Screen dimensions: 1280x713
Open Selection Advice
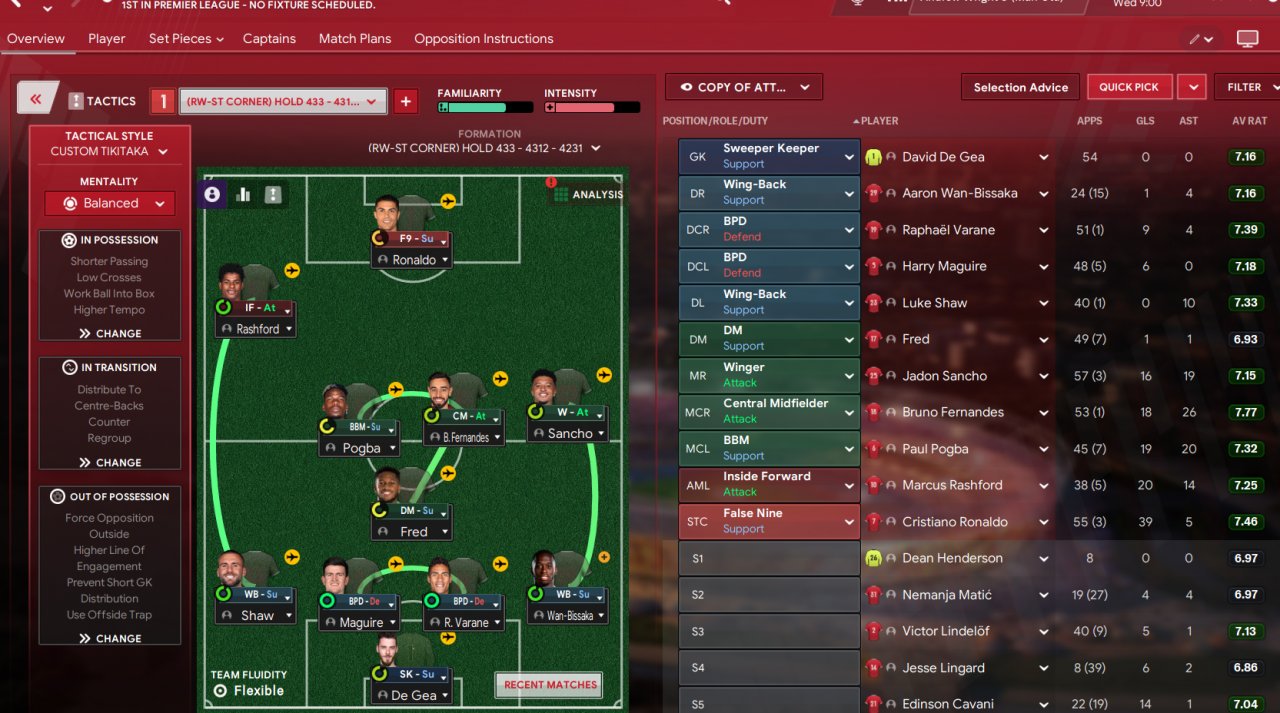(1020, 87)
